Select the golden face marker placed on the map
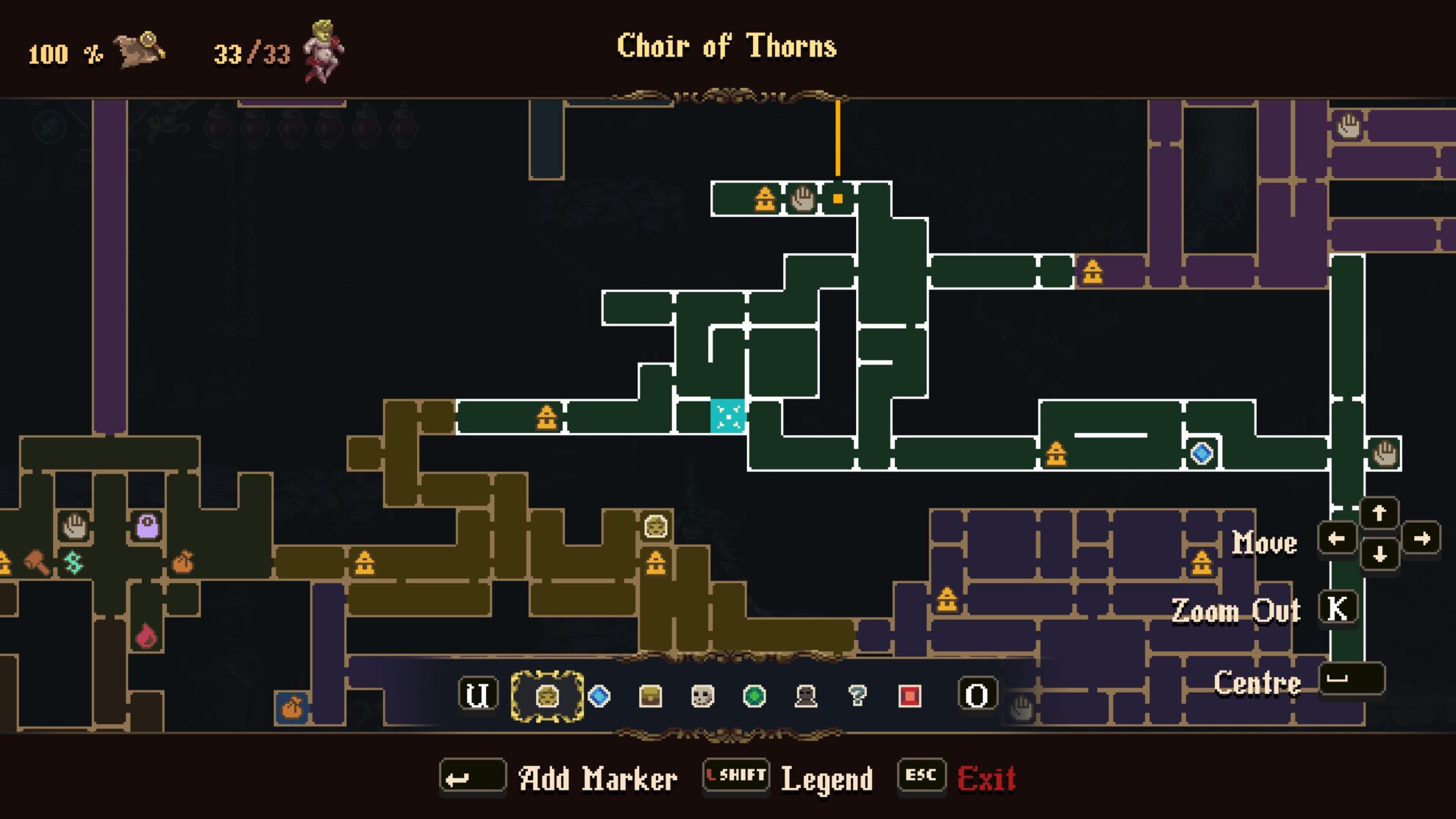 655,526
